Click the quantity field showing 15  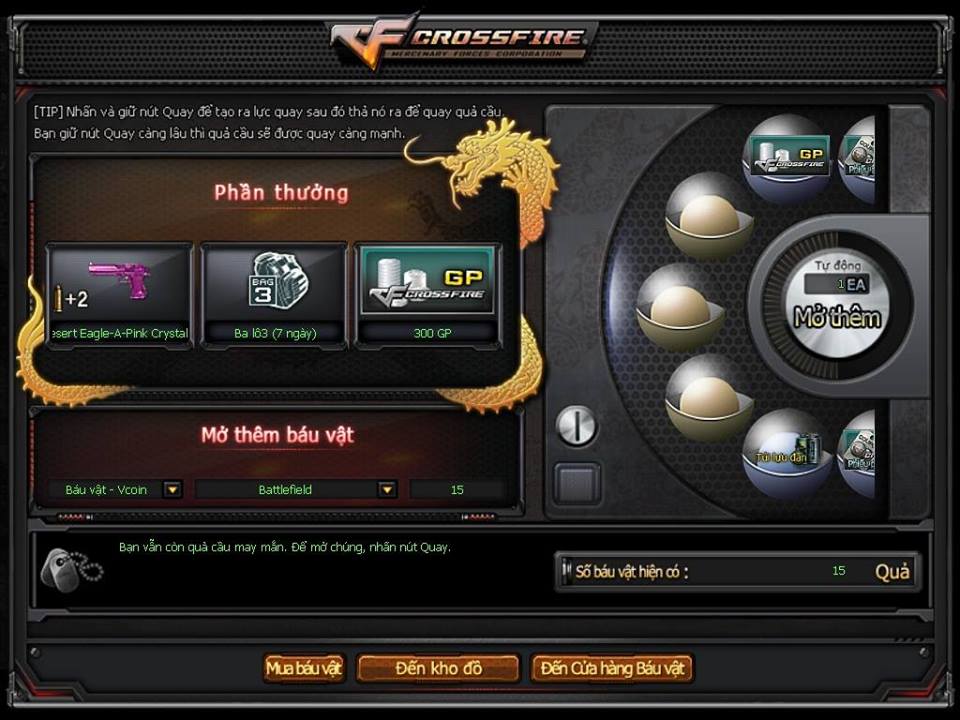click(x=457, y=490)
